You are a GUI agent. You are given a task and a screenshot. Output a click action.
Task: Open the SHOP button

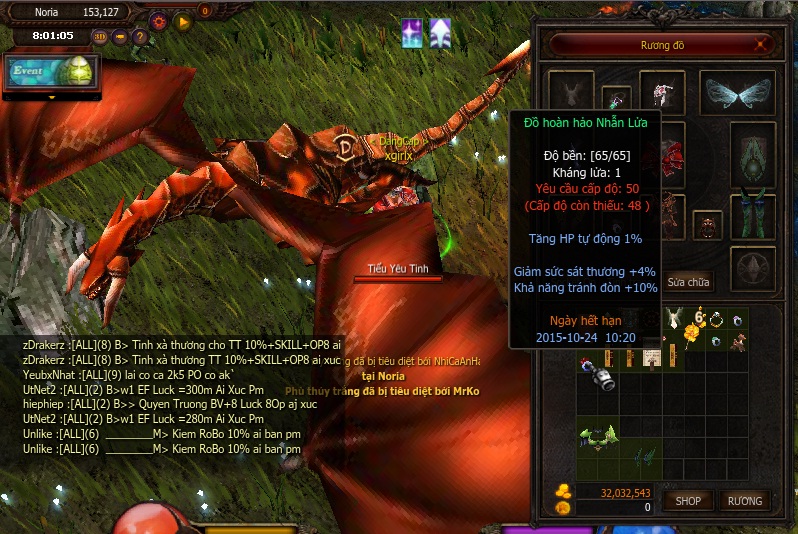(x=687, y=500)
